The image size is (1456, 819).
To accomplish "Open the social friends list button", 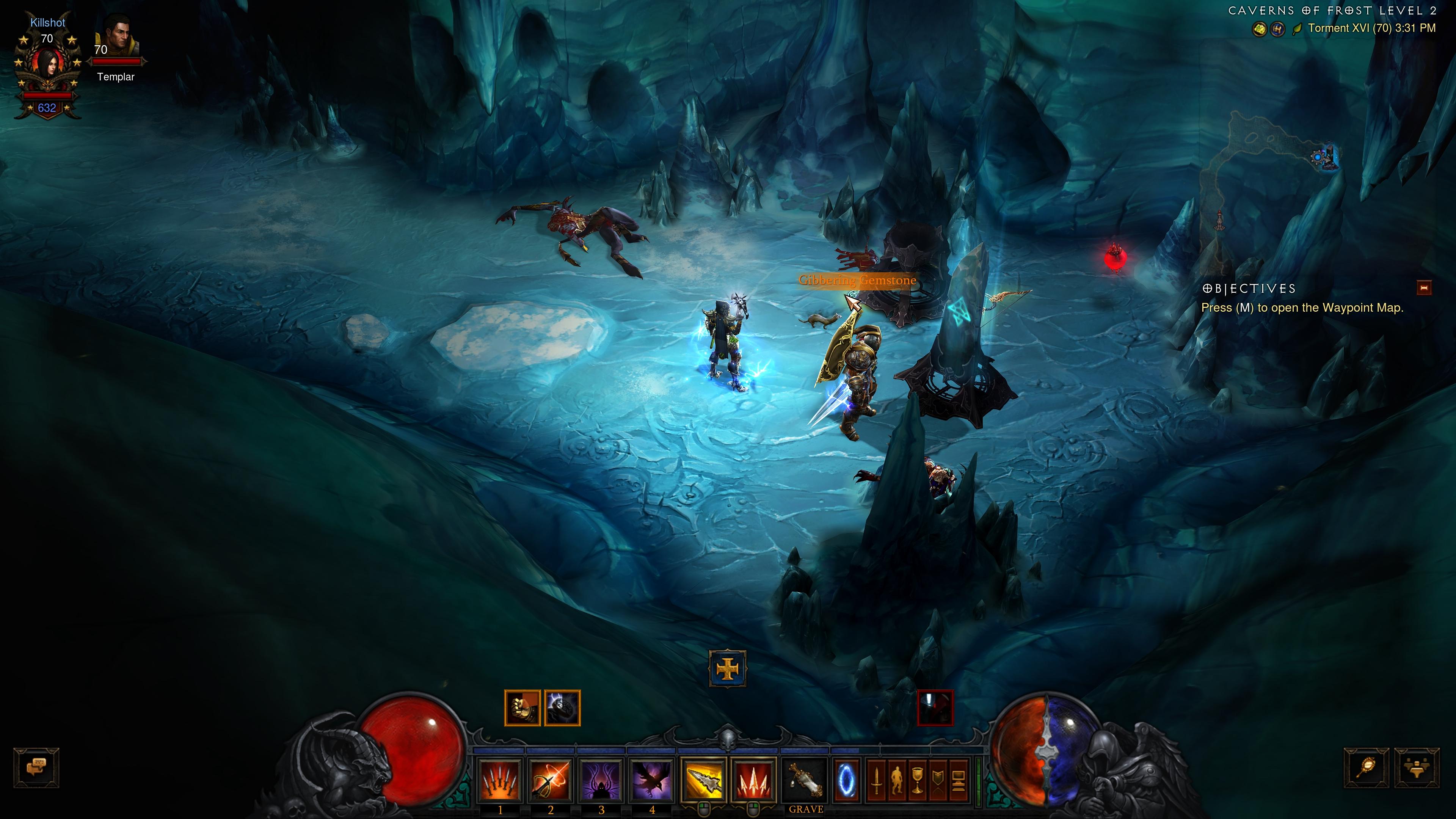I will pos(1417,767).
